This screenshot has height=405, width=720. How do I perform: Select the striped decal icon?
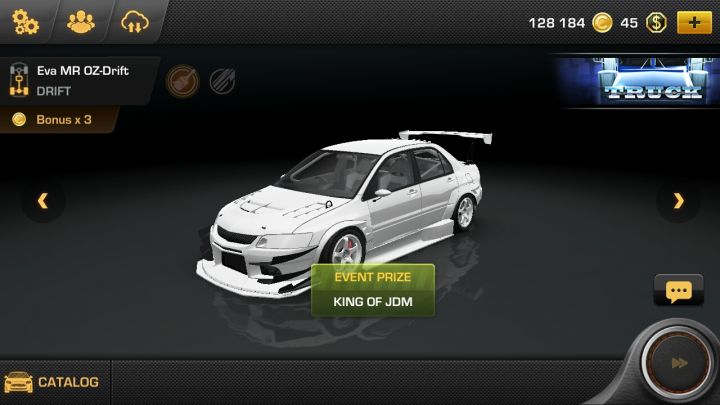[222, 80]
